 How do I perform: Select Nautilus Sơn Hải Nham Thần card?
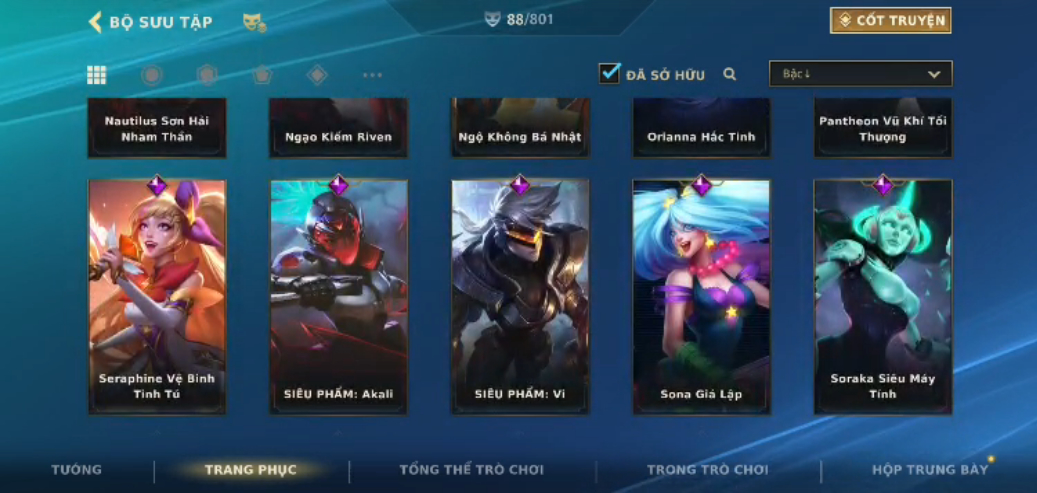click(157, 128)
